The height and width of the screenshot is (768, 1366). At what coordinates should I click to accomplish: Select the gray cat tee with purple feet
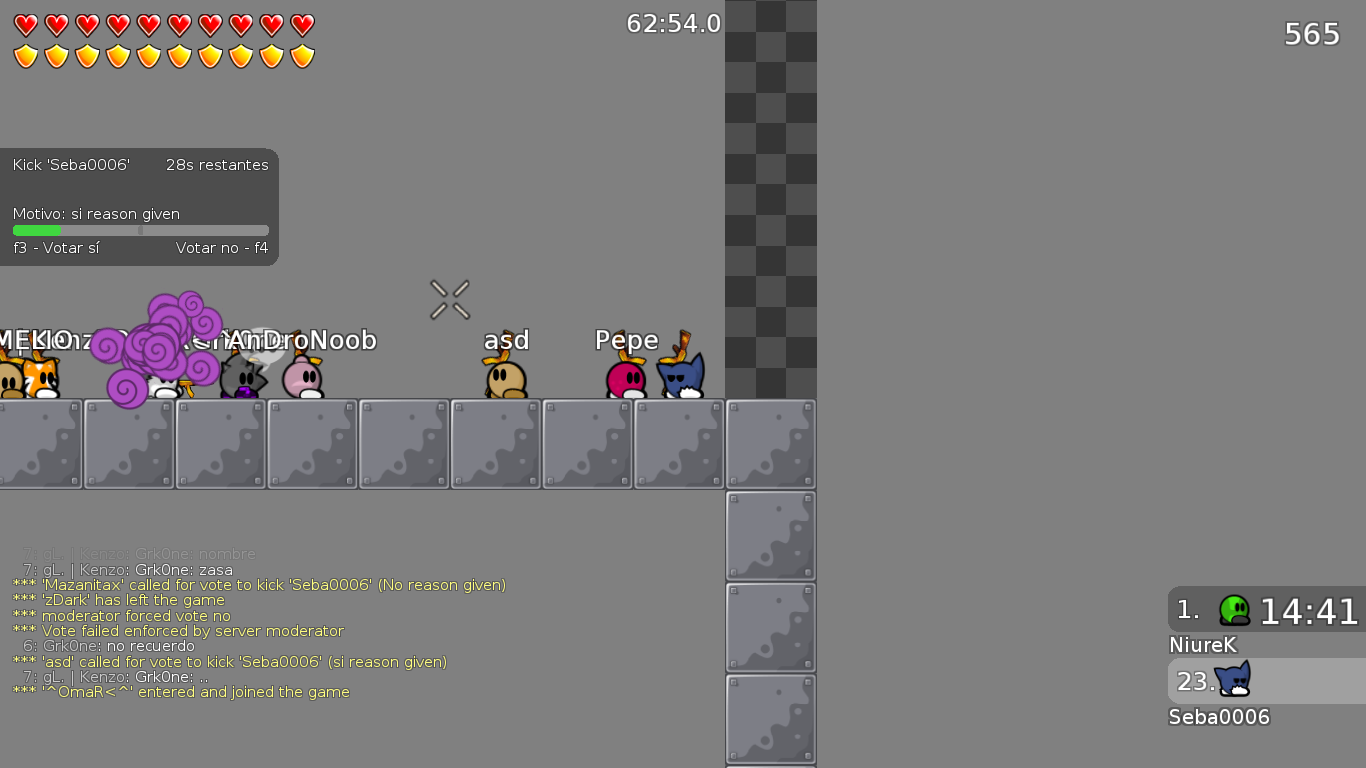242,380
